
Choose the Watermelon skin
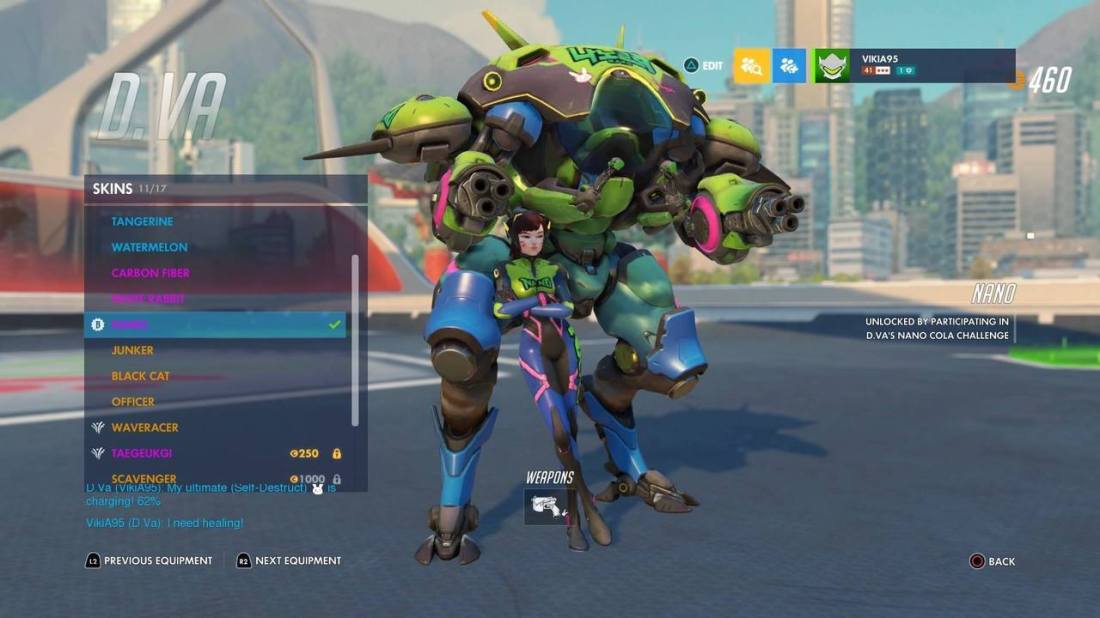(149, 247)
